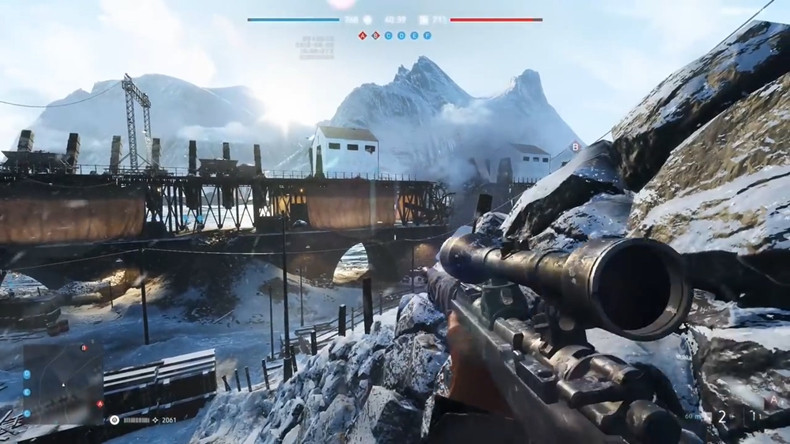Select objective A flag in the top tracker

[363, 35]
